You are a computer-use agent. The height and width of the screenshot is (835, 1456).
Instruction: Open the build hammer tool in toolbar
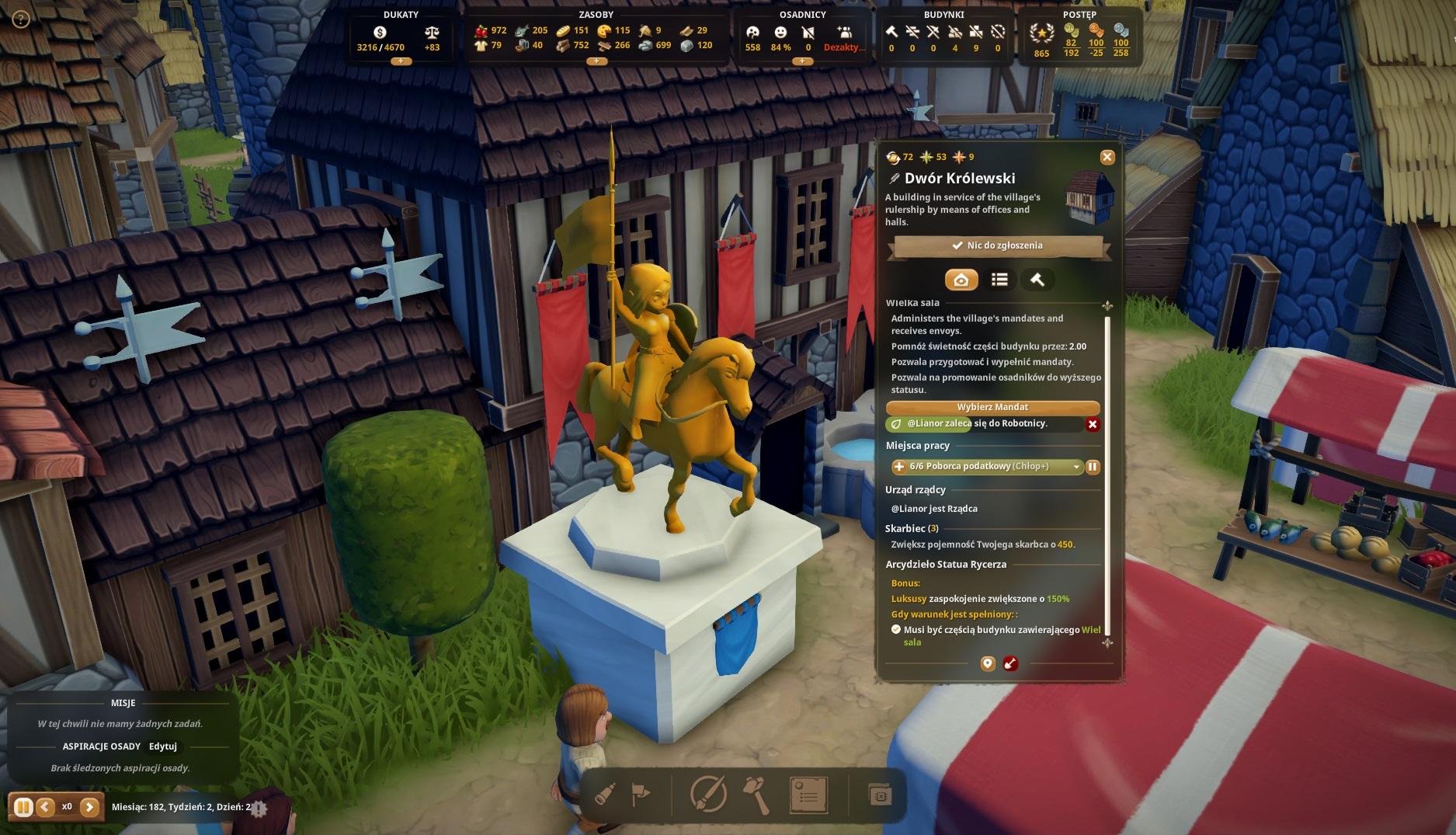[756, 795]
